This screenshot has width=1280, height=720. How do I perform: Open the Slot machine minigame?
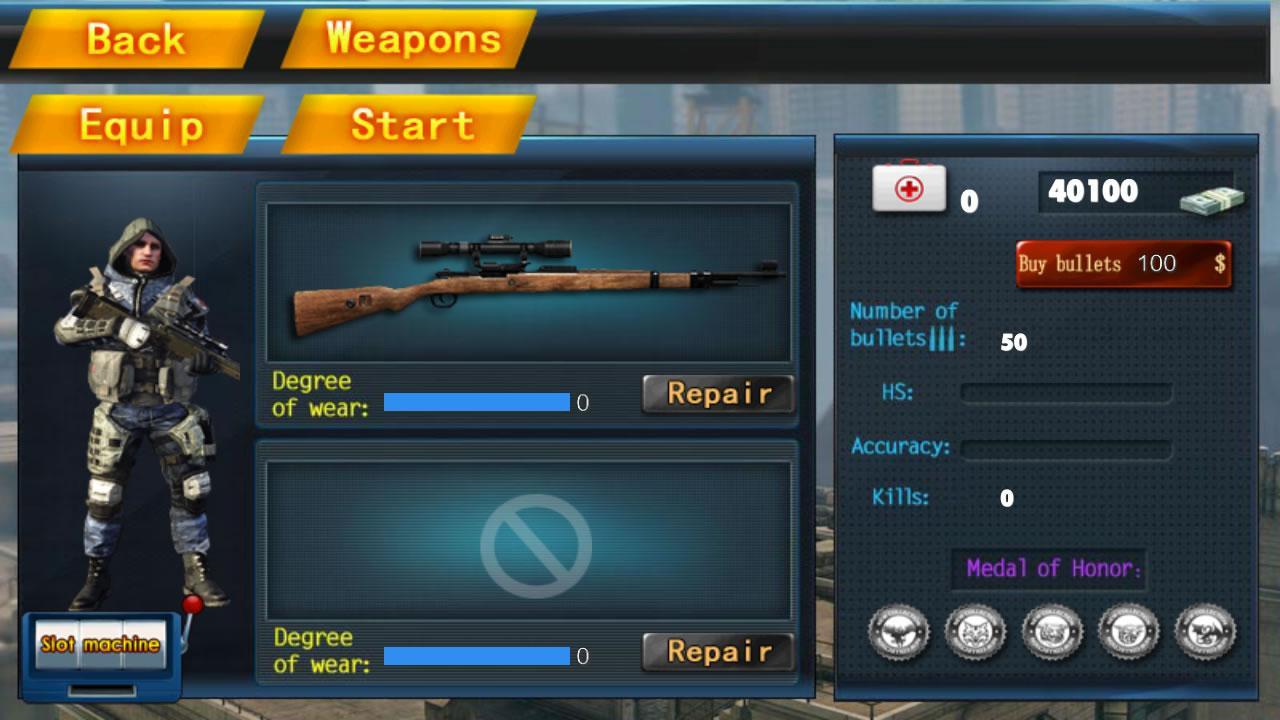(x=100, y=644)
